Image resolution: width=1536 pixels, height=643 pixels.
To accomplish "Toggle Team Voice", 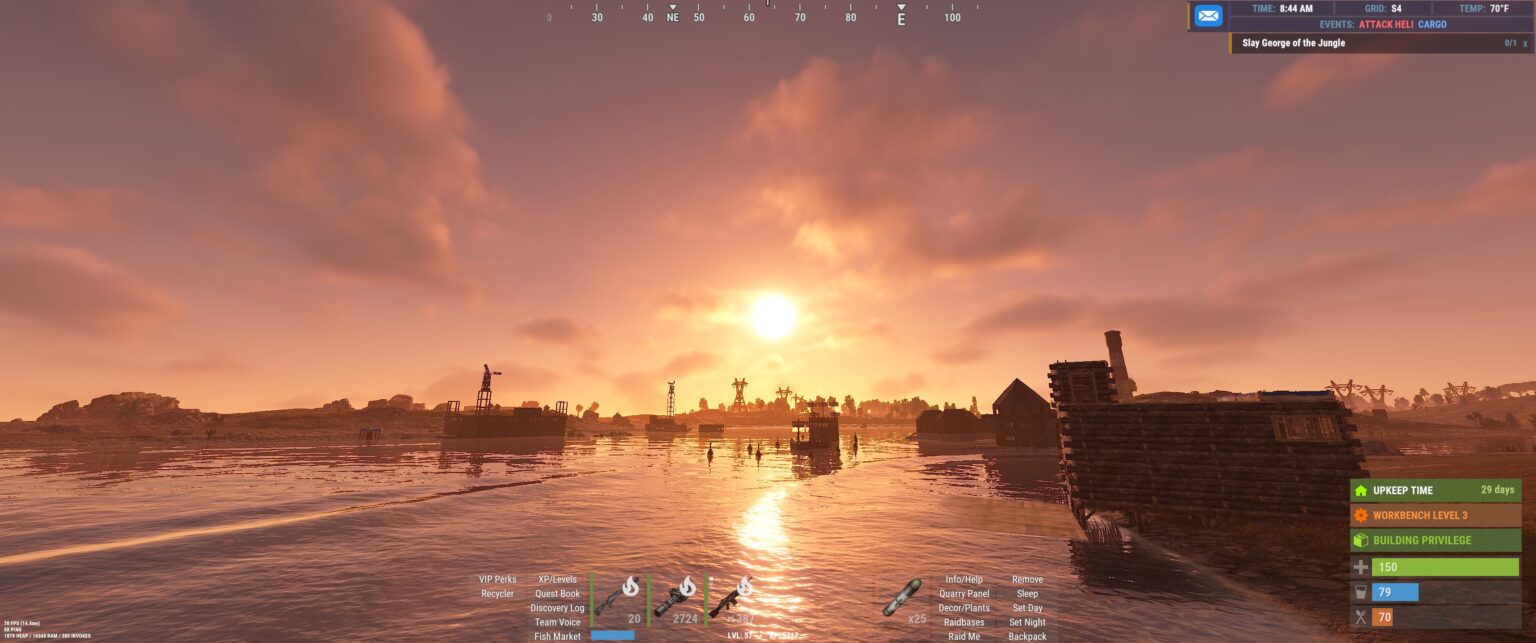I will pos(557,622).
